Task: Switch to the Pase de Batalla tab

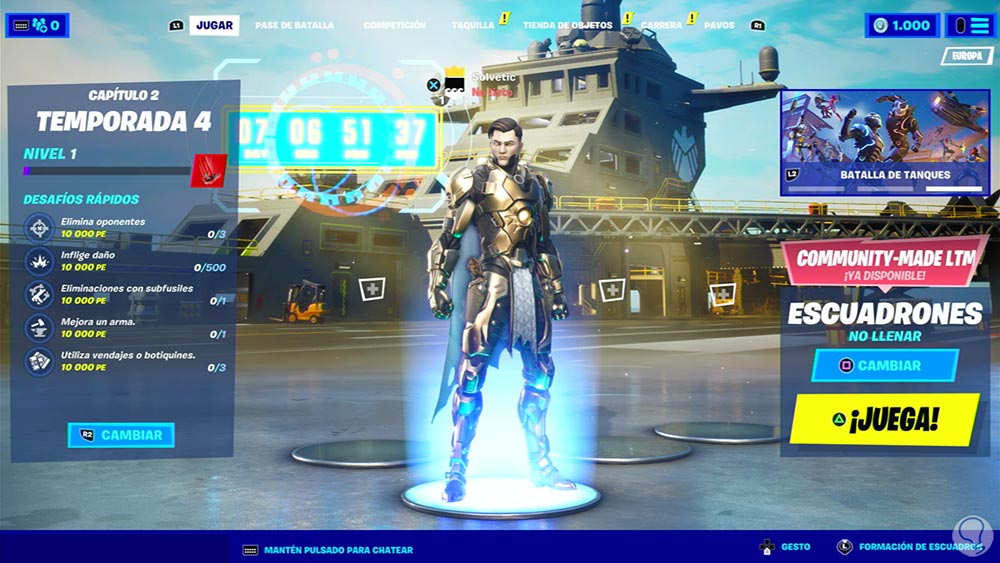Action: coord(294,25)
